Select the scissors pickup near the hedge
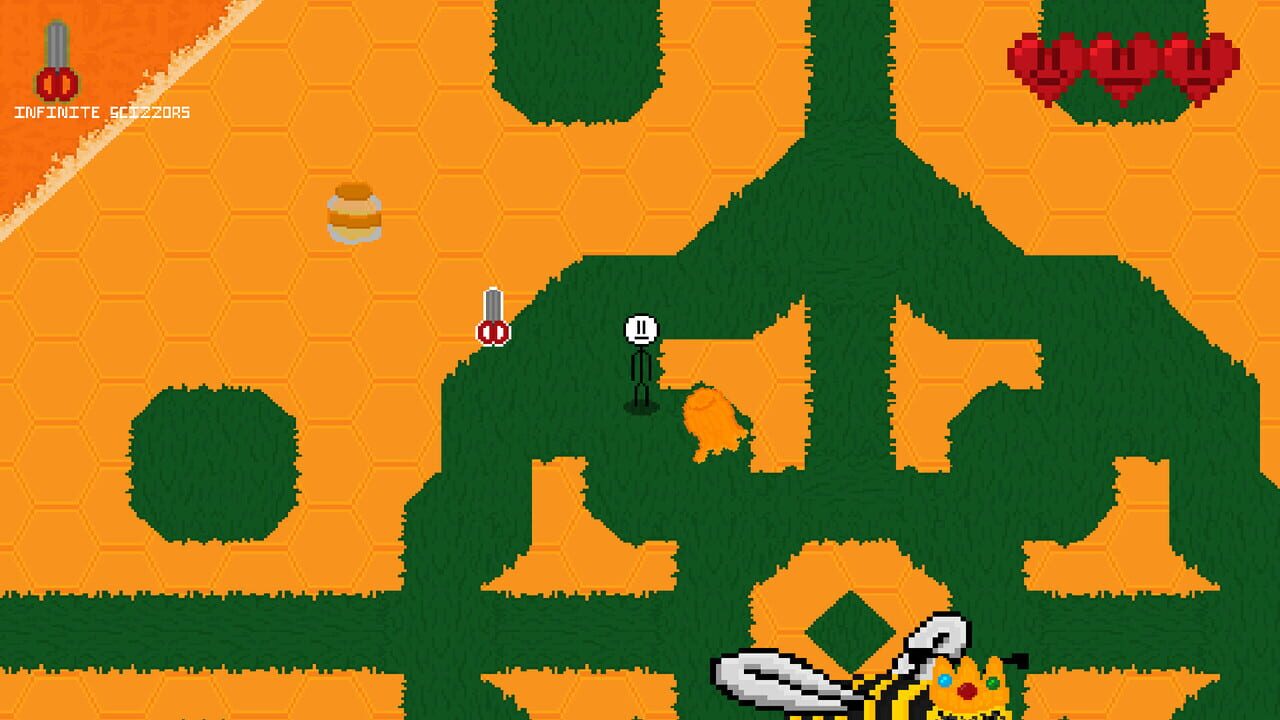 (x=492, y=318)
